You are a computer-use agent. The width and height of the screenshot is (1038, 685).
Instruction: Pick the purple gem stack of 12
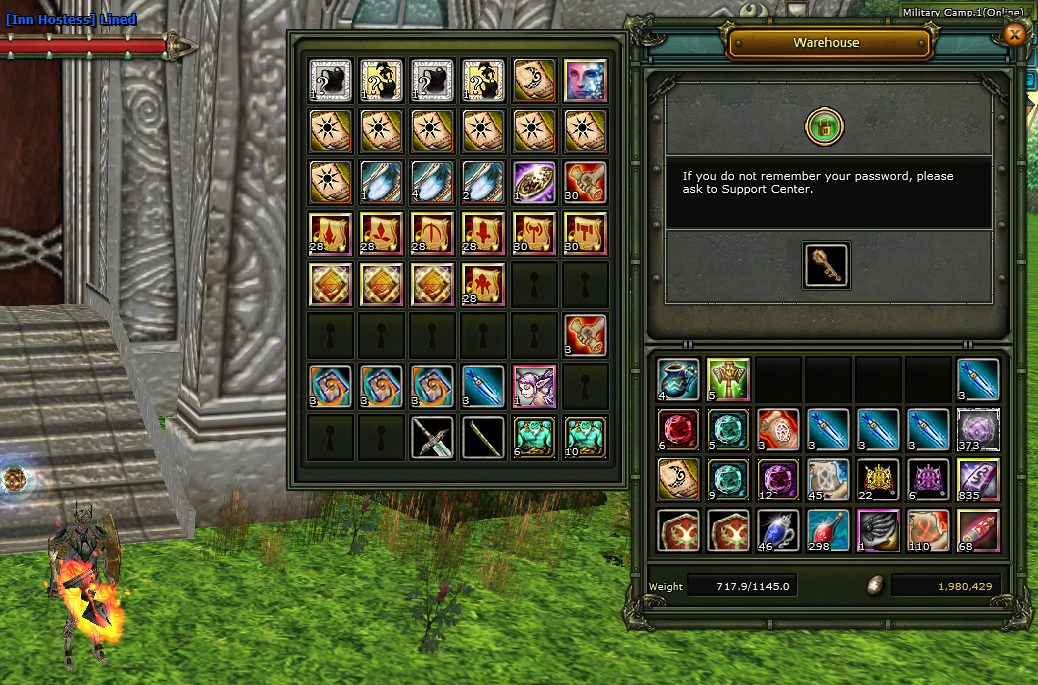point(778,479)
